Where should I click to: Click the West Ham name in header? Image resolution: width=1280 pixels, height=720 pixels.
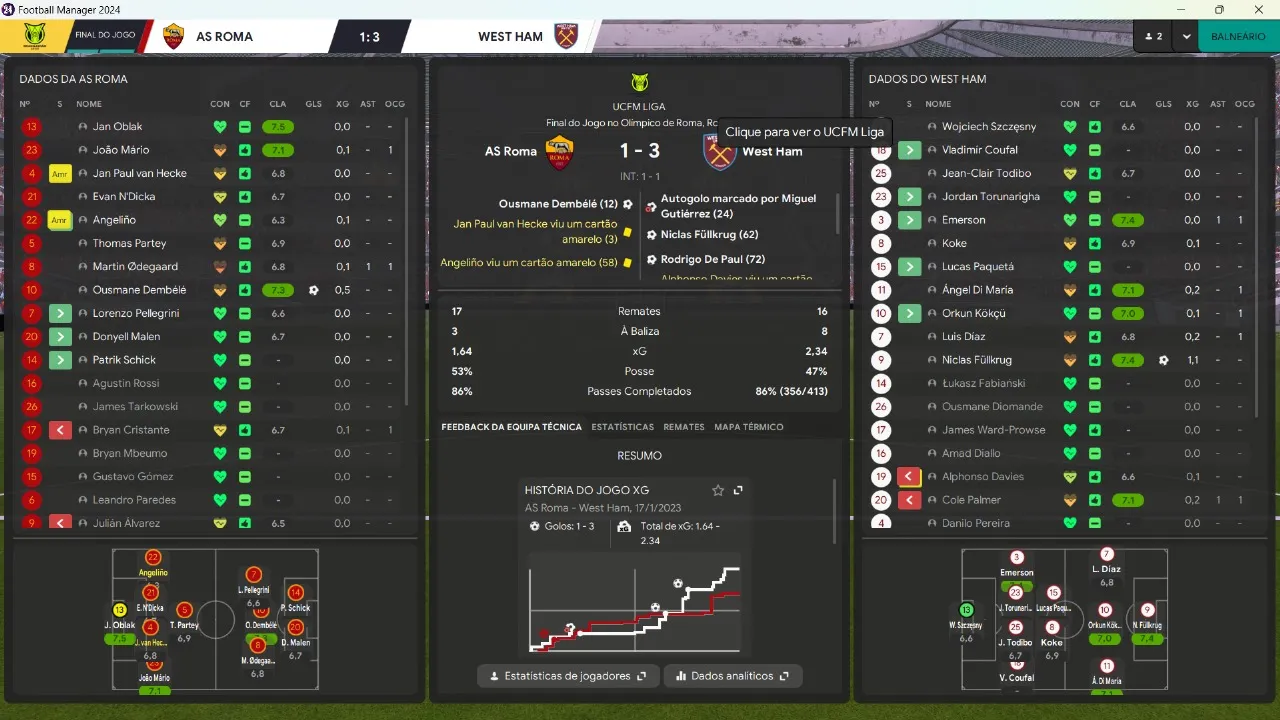click(510, 37)
